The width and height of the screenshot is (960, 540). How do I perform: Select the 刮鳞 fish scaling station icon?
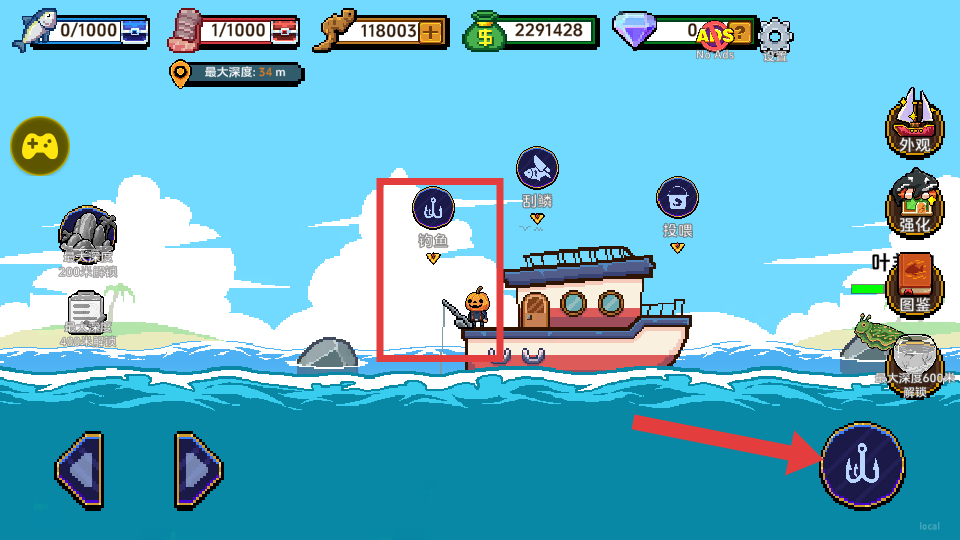(537, 168)
